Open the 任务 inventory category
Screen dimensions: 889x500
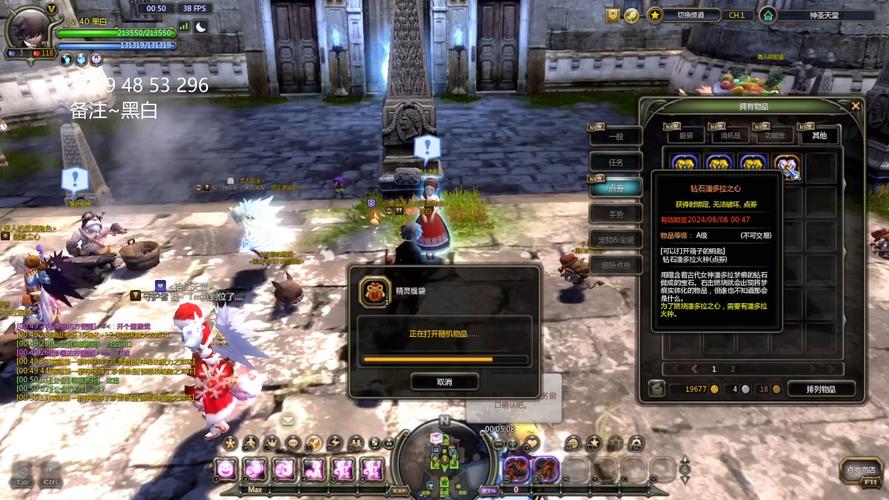pyautogui.click(x=615, y=162)
